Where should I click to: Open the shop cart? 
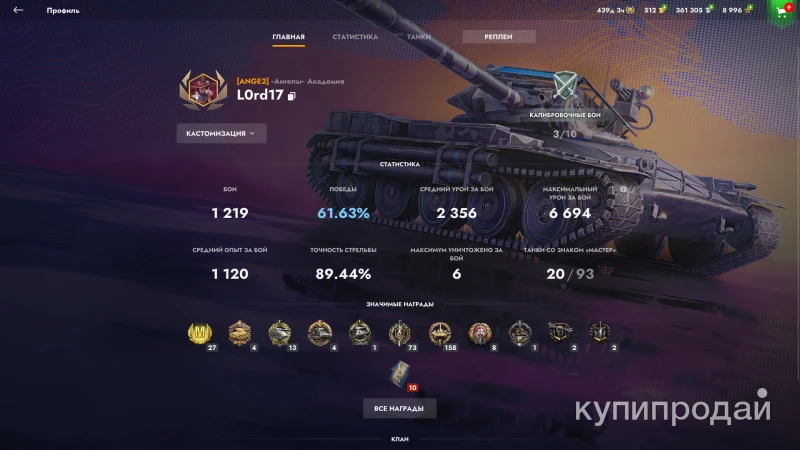782,10
